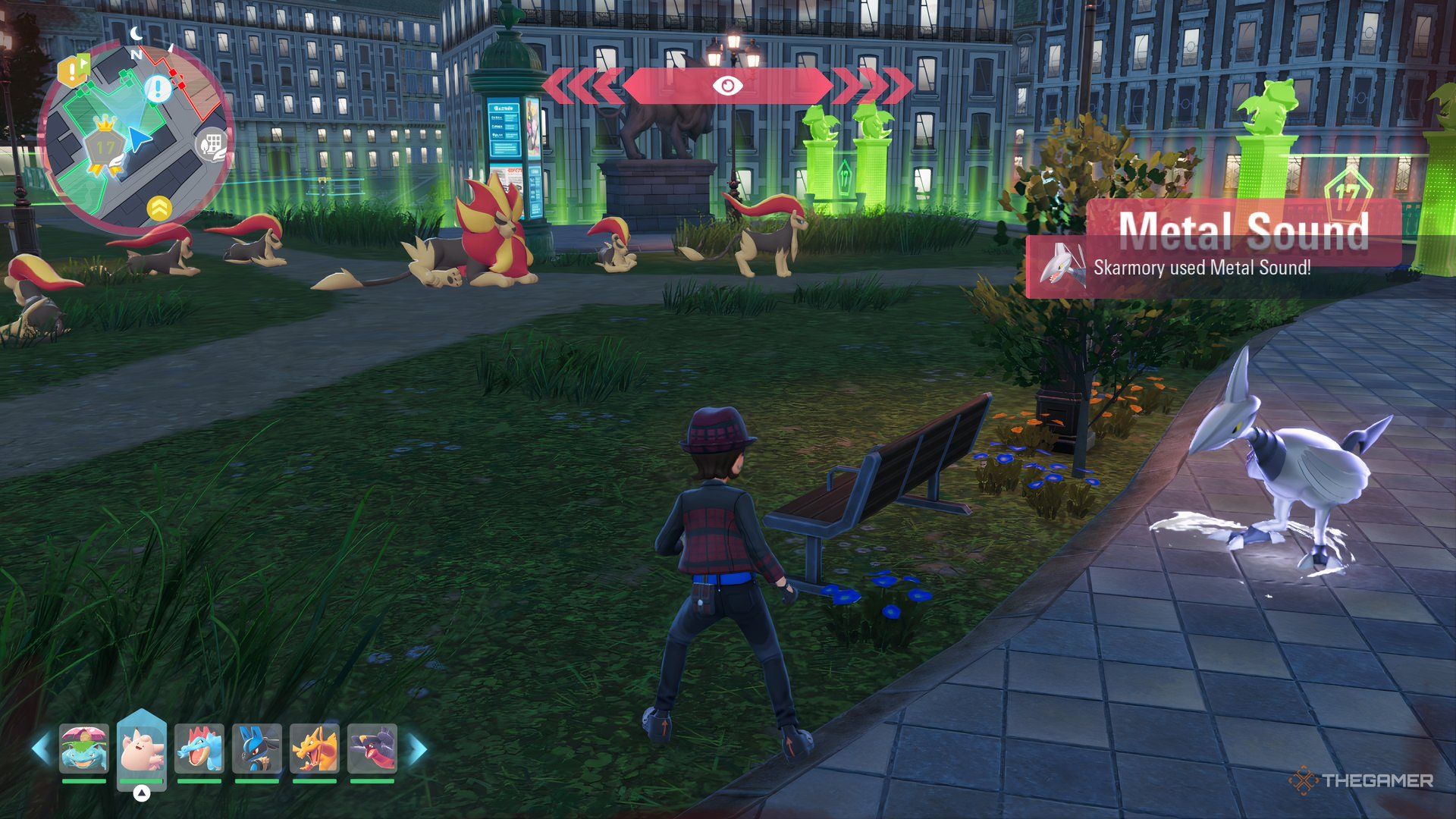Select the yellow chevron marker on minimap
This screenshot has height=819, width=1456.
[159, 209]
